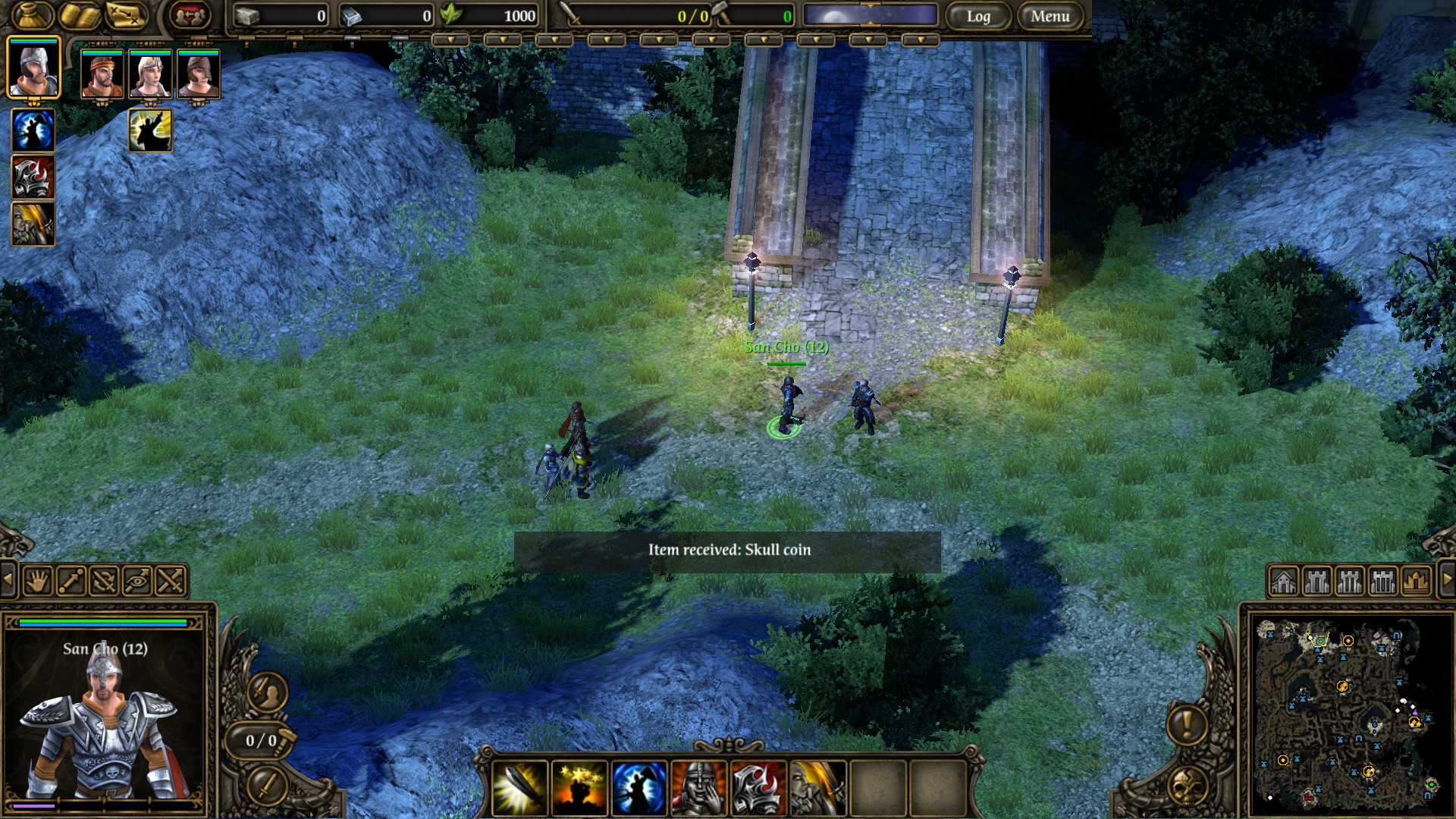Screen dimensions: 1456x819
Task: Select the orange-bandana bearded companion portrait
Action: click(102, 74)
